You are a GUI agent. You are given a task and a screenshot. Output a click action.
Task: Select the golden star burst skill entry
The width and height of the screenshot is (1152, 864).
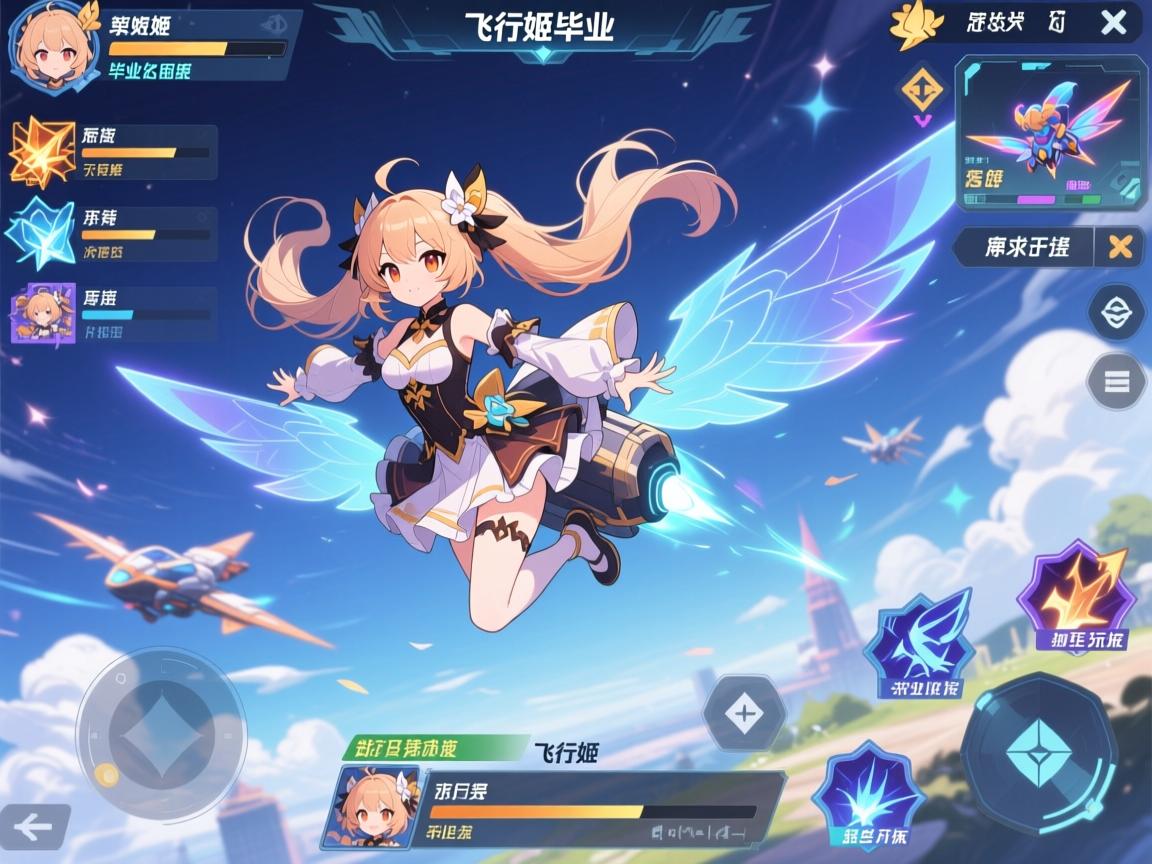[x=42, y=152]
